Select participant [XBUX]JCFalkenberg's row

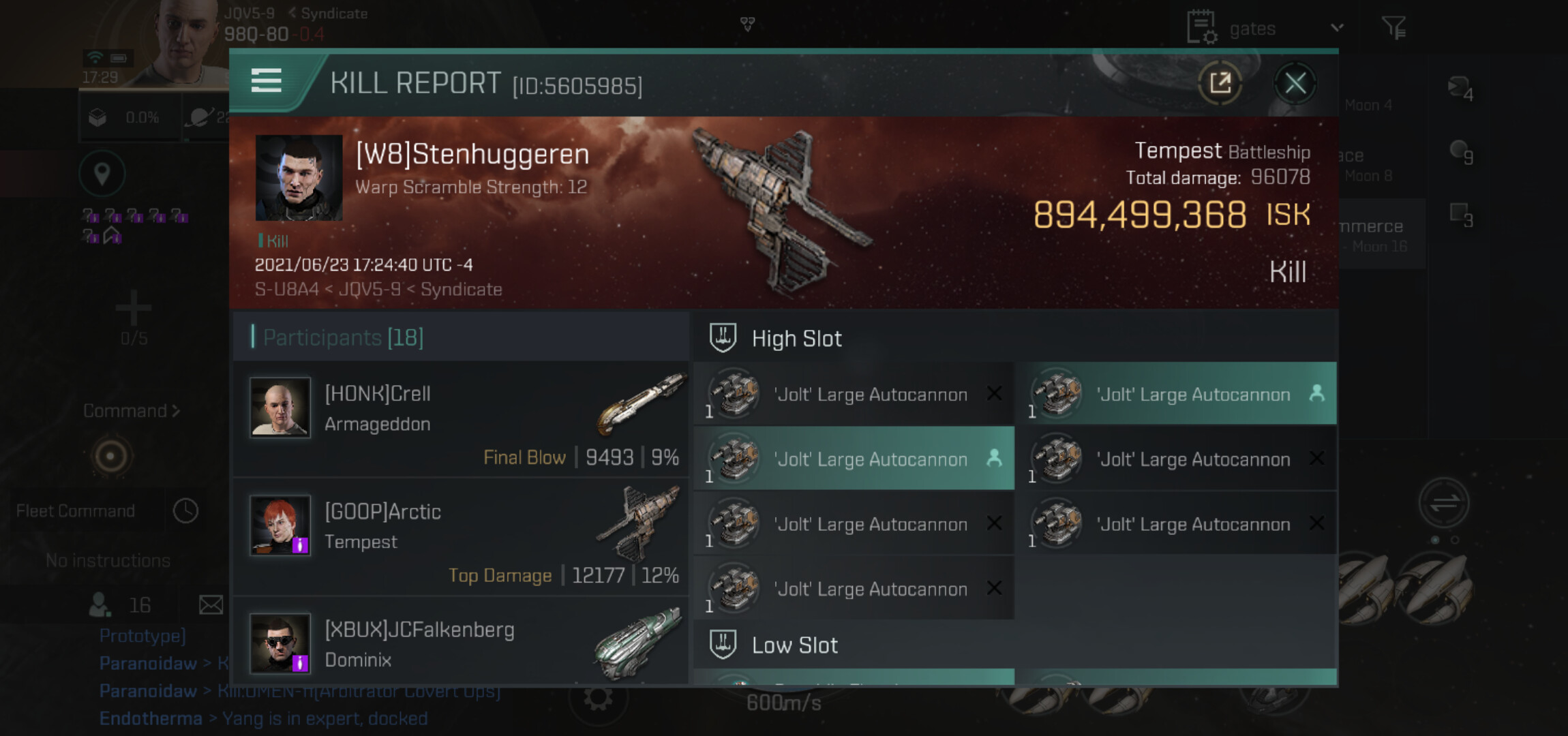point(461,643)
